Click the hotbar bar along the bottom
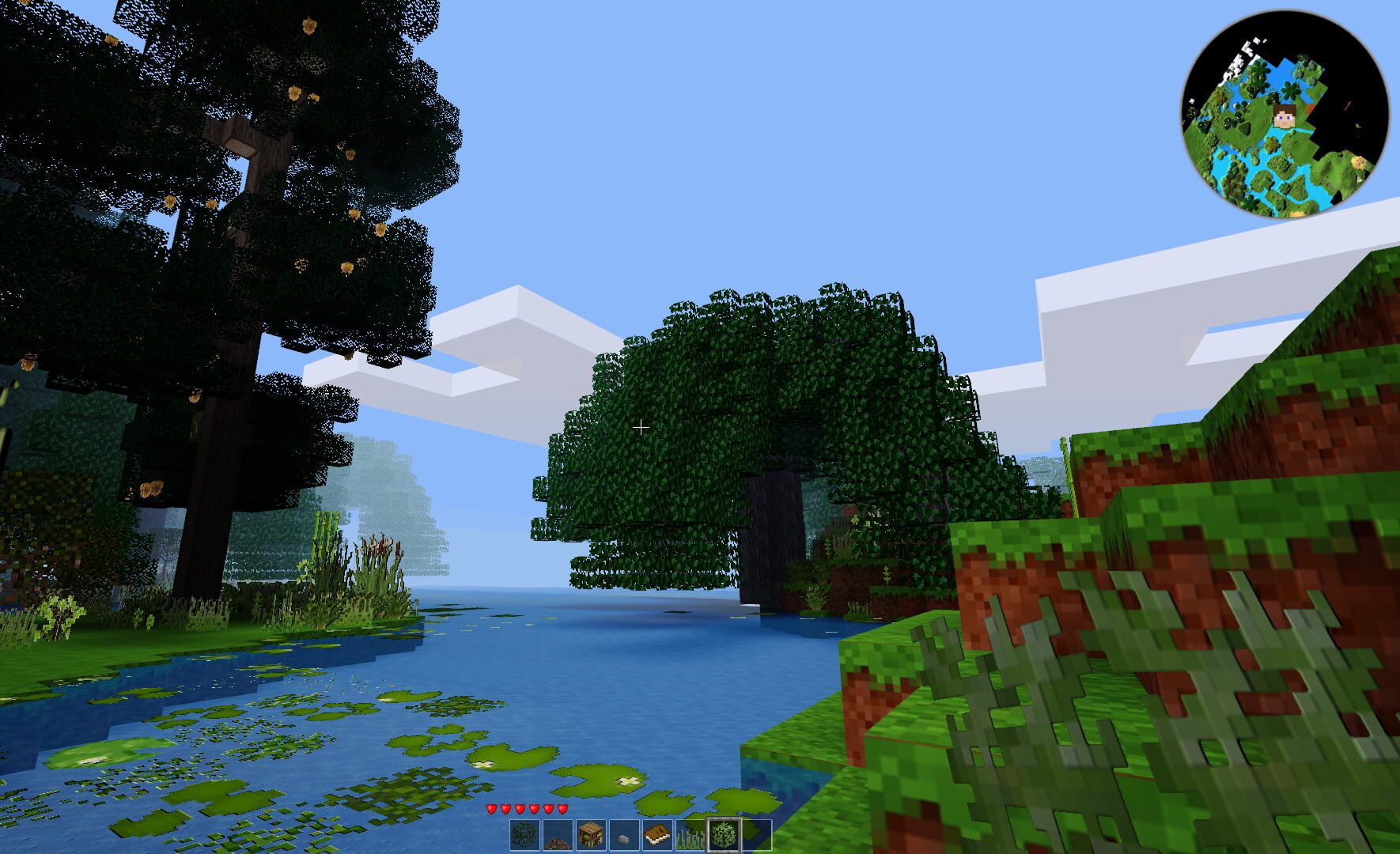 (641, 836)
